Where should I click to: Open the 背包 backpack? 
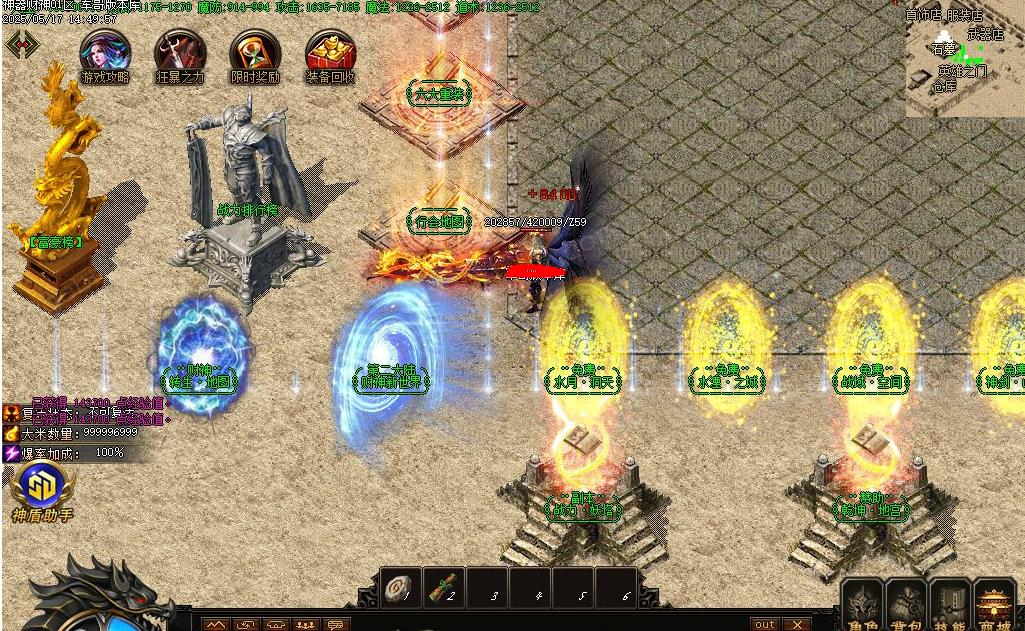907,605
